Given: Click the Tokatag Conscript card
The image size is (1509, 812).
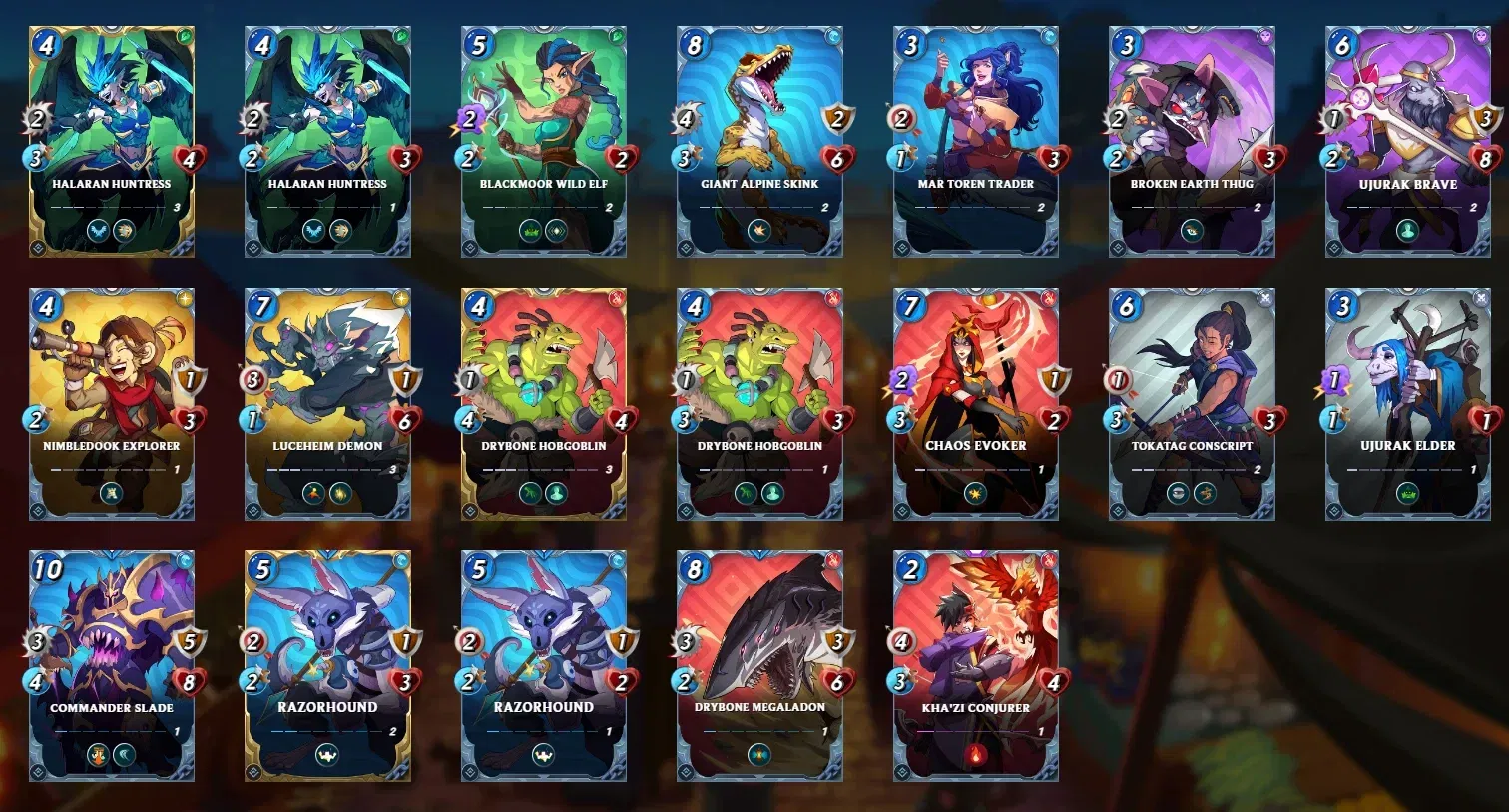Looking at the screenshot, I should (x=1192, y=403).
